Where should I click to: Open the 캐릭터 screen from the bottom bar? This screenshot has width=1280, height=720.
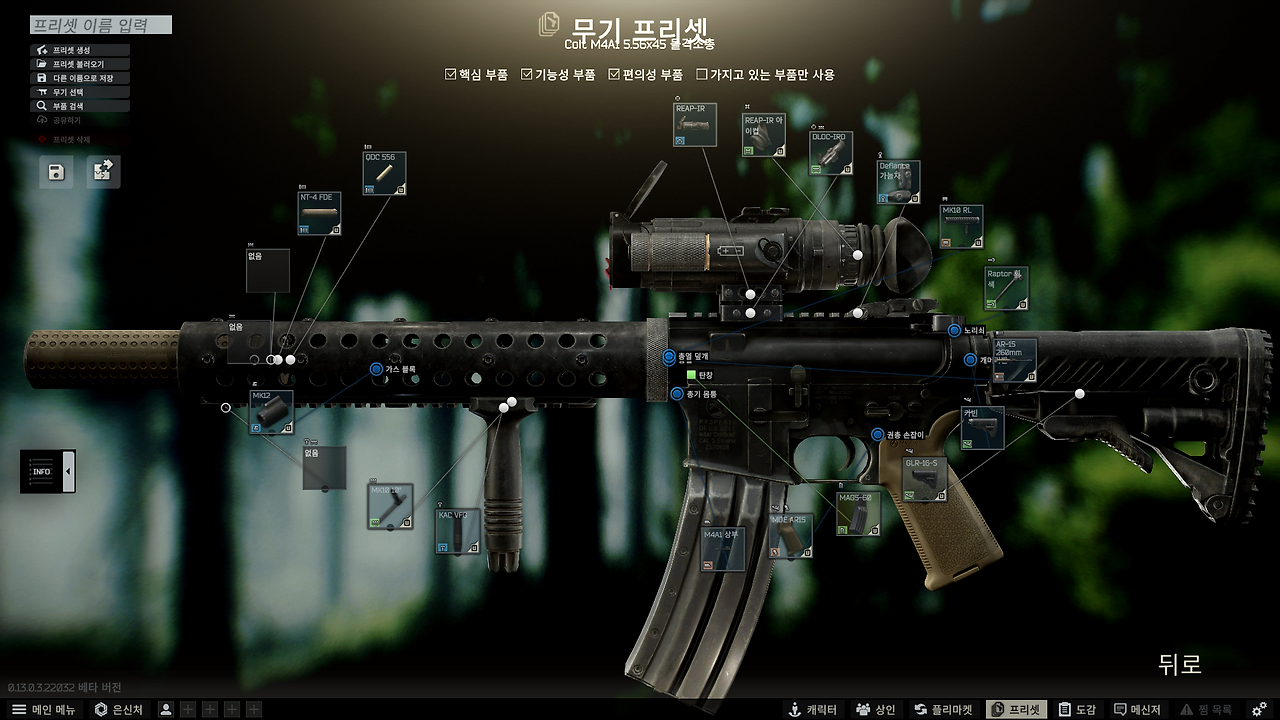tap(813, 708)
